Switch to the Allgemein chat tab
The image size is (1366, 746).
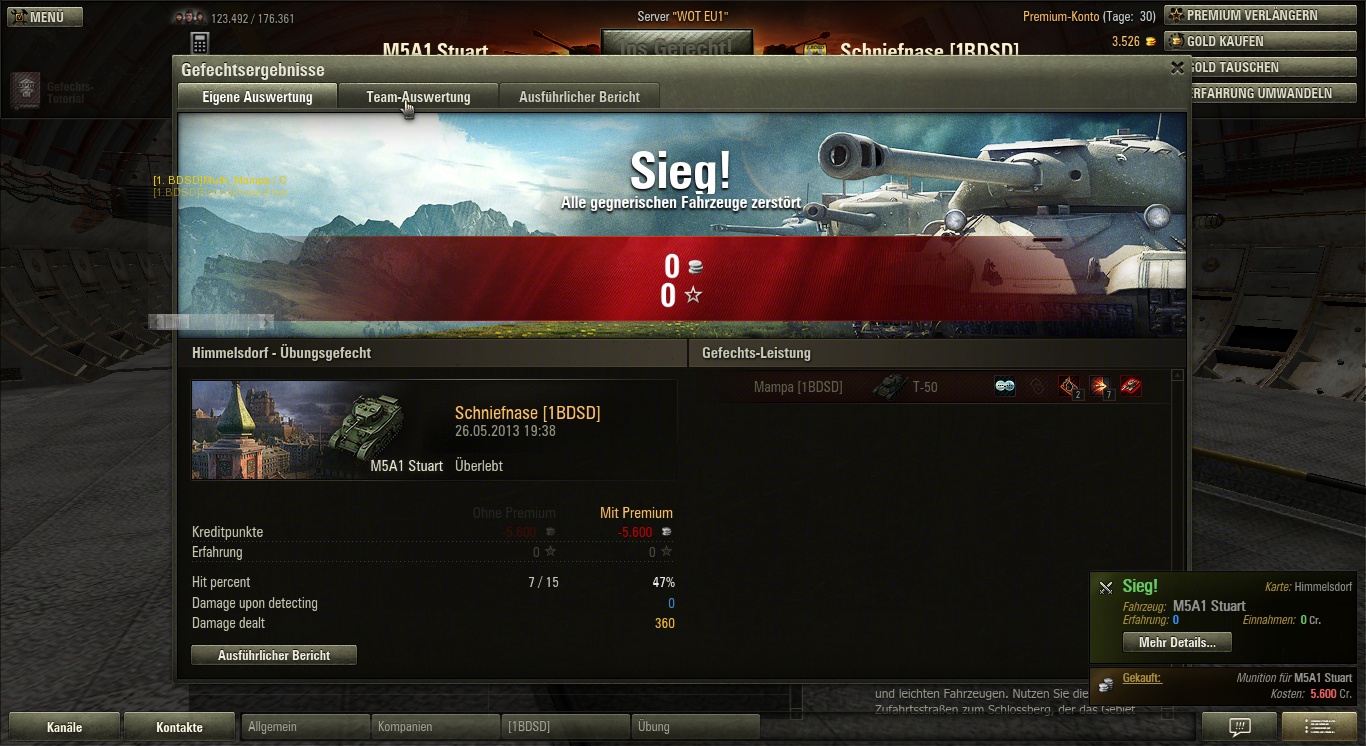point(305,727)
